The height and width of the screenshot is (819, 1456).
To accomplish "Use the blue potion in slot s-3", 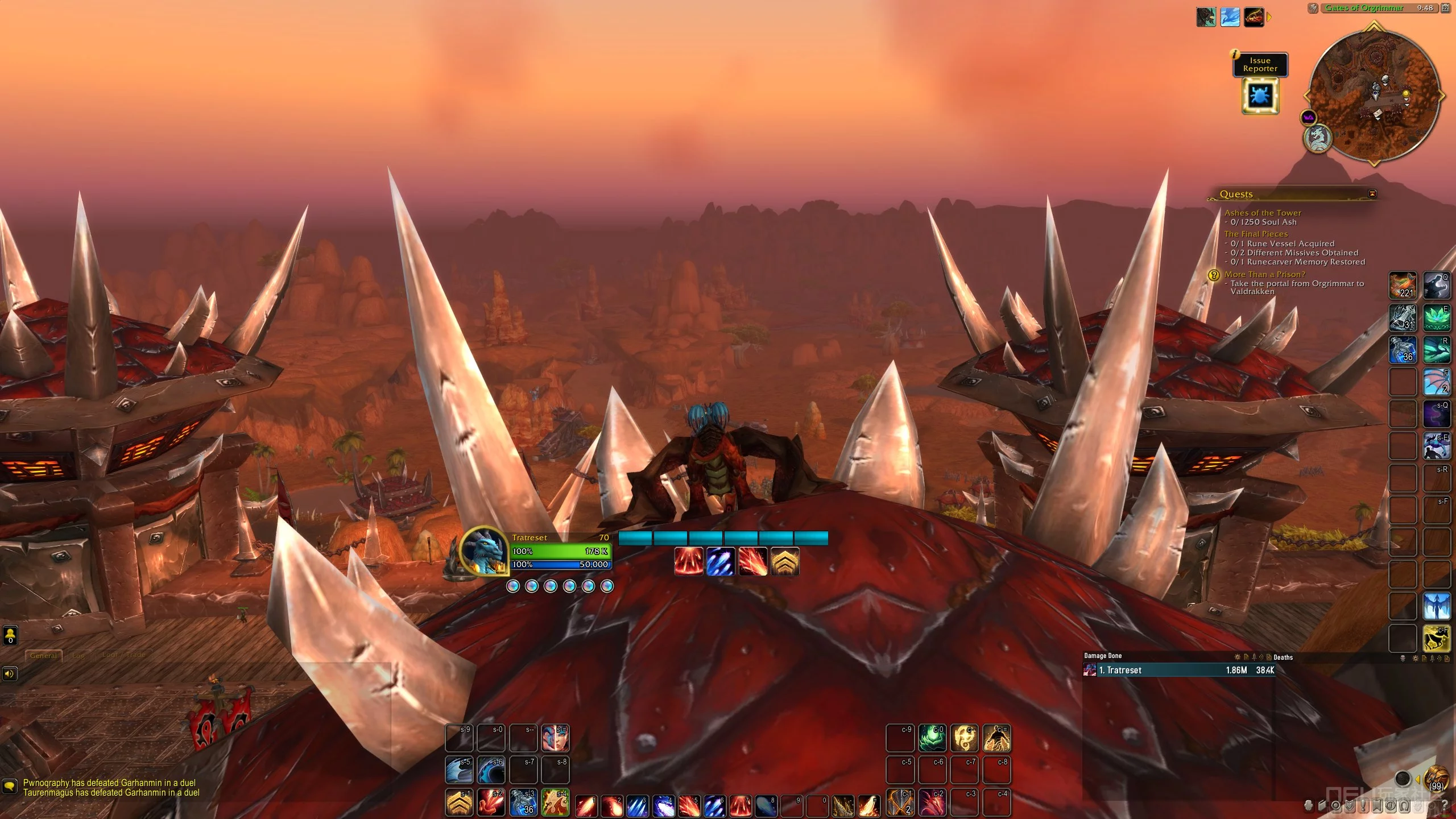I will click(523, 802).
